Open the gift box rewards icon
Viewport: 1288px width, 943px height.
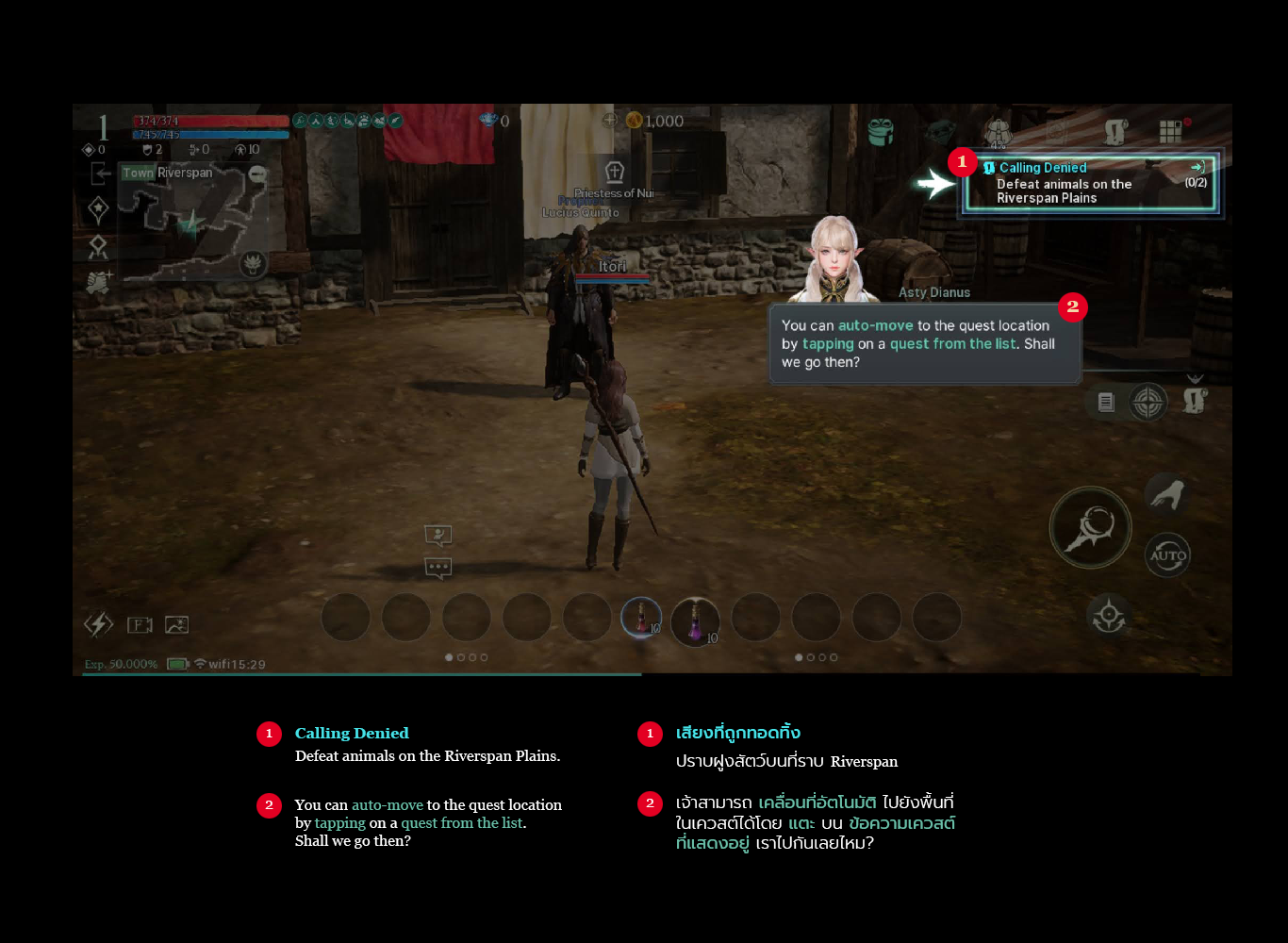pos(881,132)
